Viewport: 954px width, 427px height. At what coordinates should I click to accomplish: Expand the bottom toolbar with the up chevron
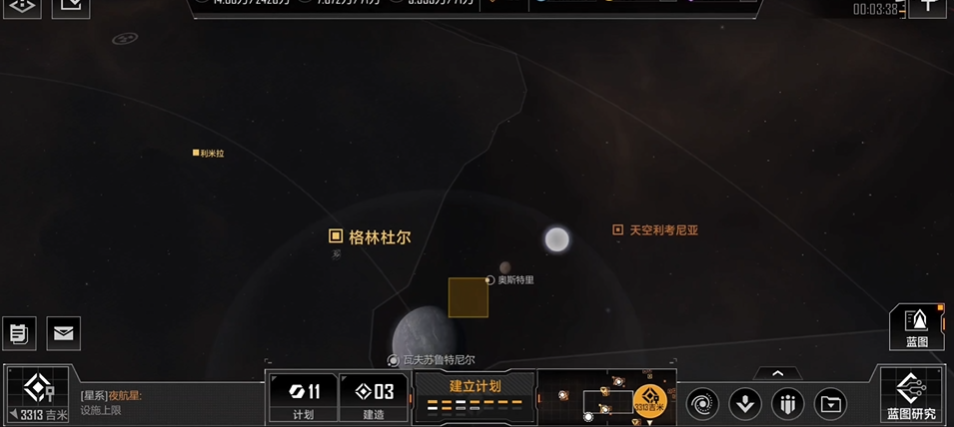pyautogui.click(x=777, y=373)
